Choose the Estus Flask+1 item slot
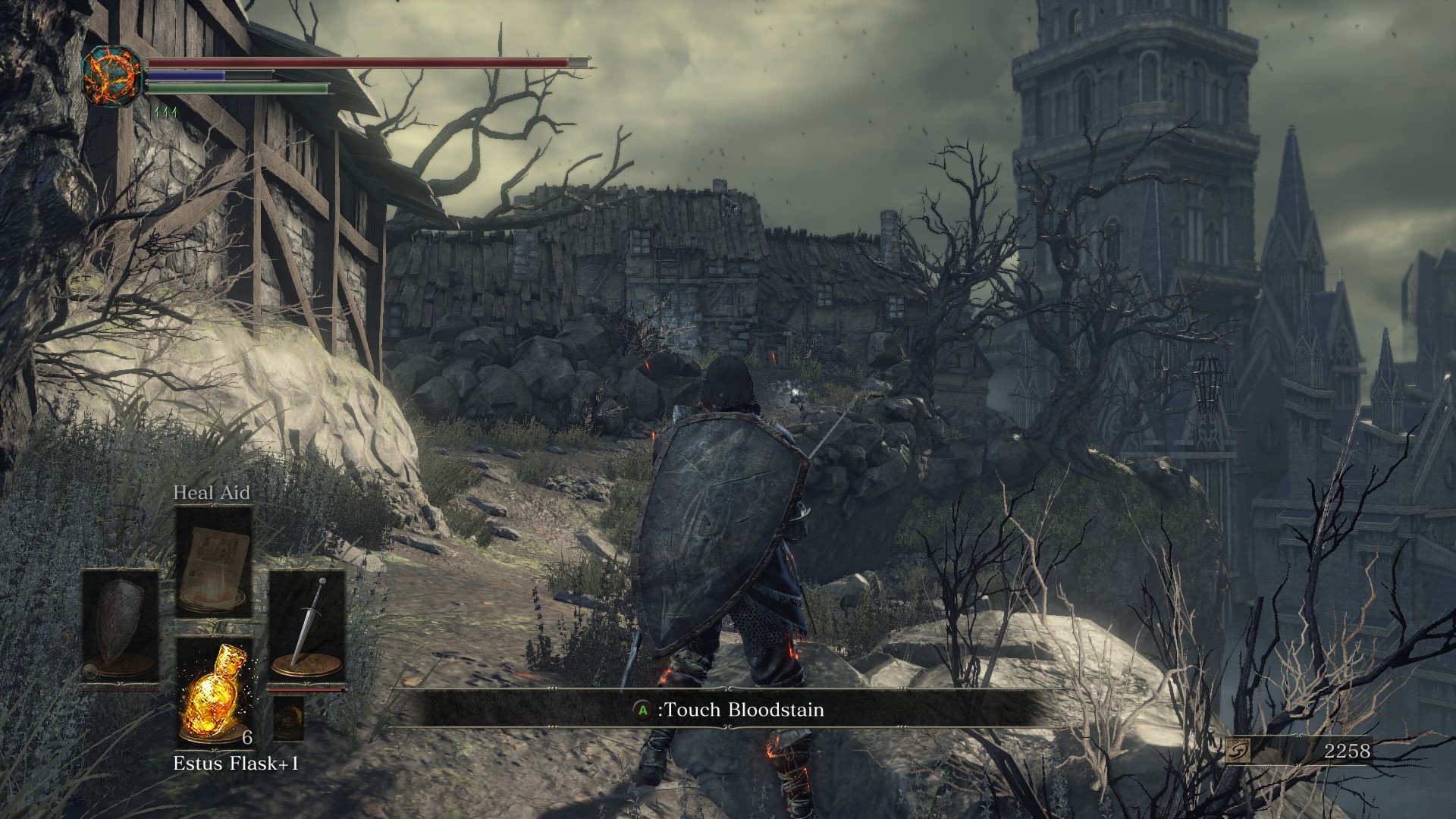1456x819 pixels. [x=214, y=691]
